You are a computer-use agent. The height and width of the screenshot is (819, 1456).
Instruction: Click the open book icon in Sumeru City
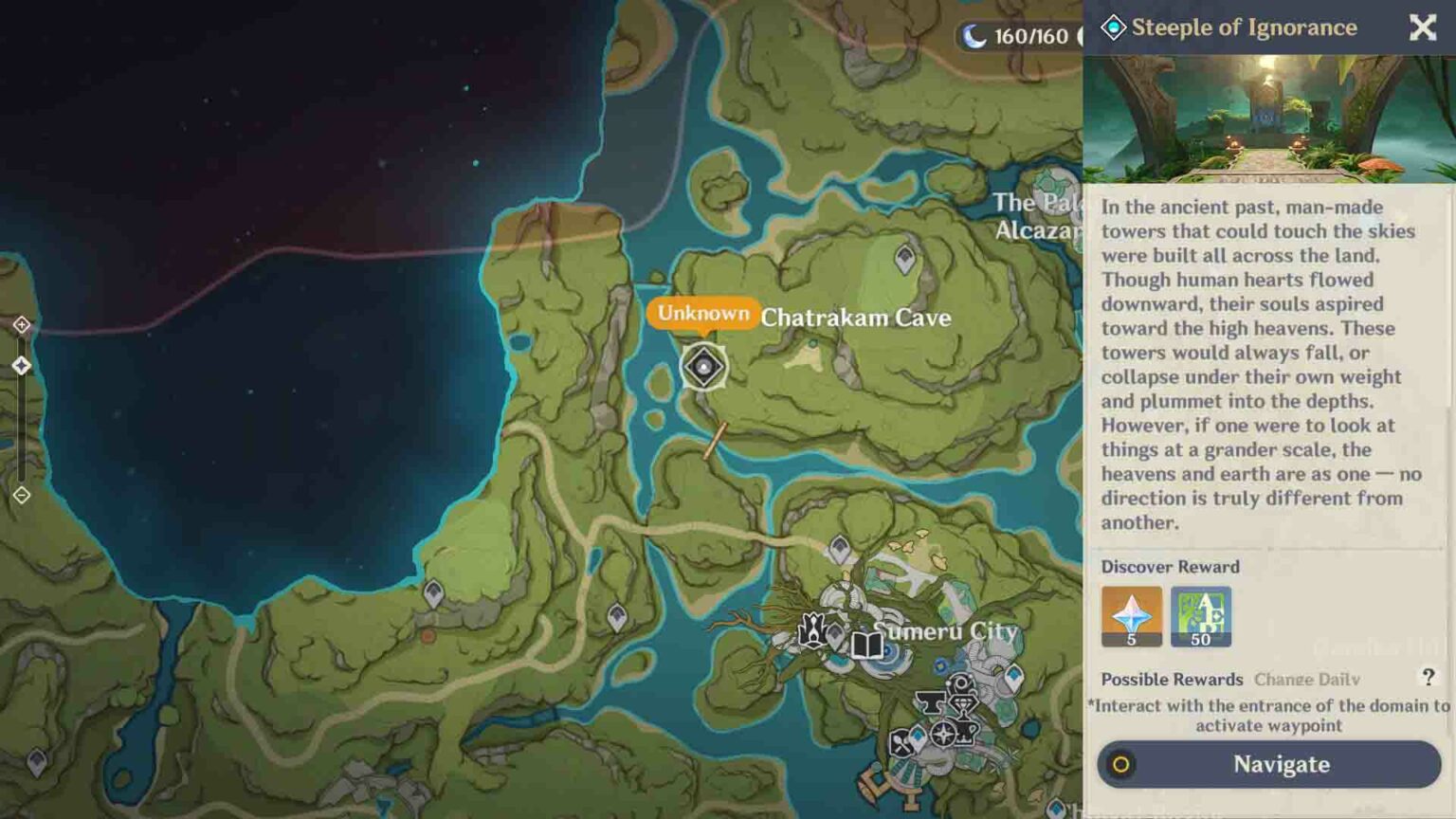866,646
